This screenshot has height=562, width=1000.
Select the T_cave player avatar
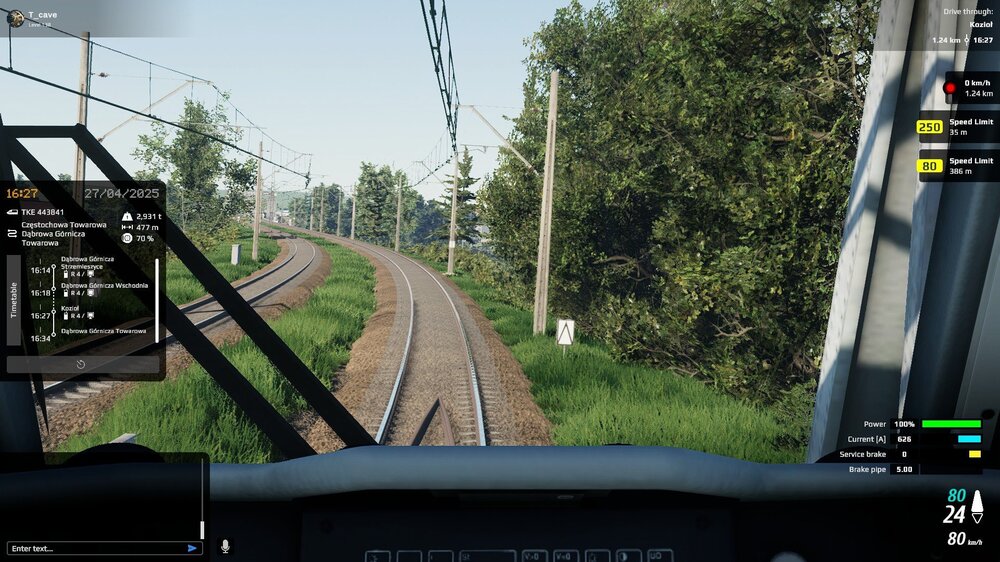15,17
